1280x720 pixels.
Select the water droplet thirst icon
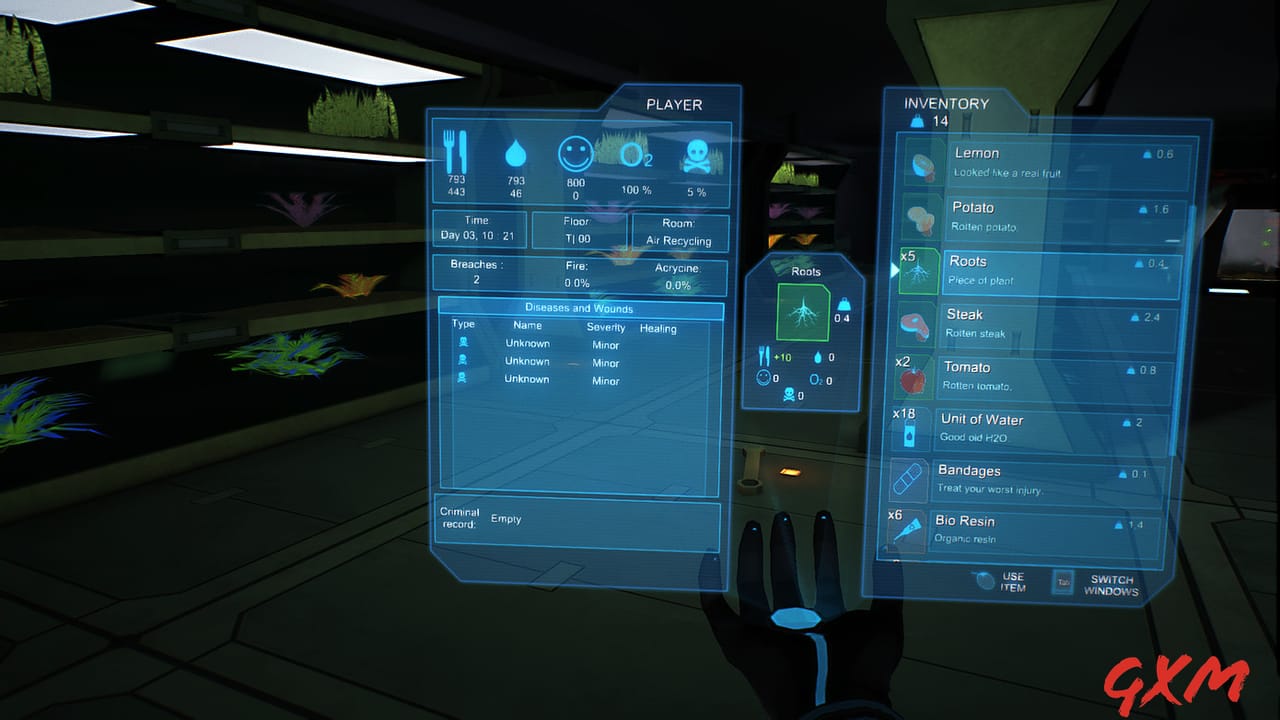click(515, 155)
